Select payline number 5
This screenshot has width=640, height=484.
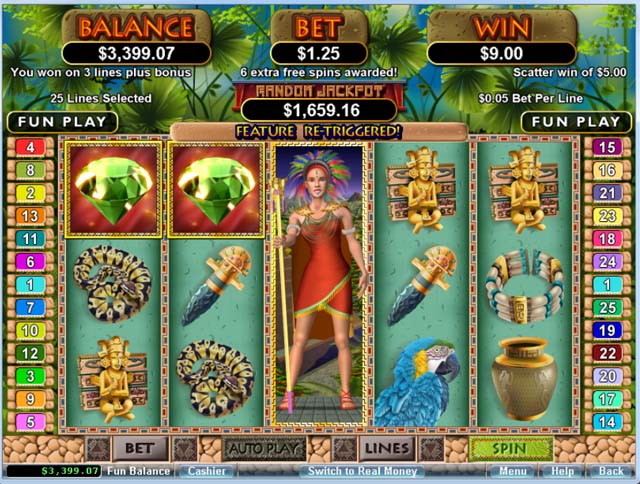point(30,422)
